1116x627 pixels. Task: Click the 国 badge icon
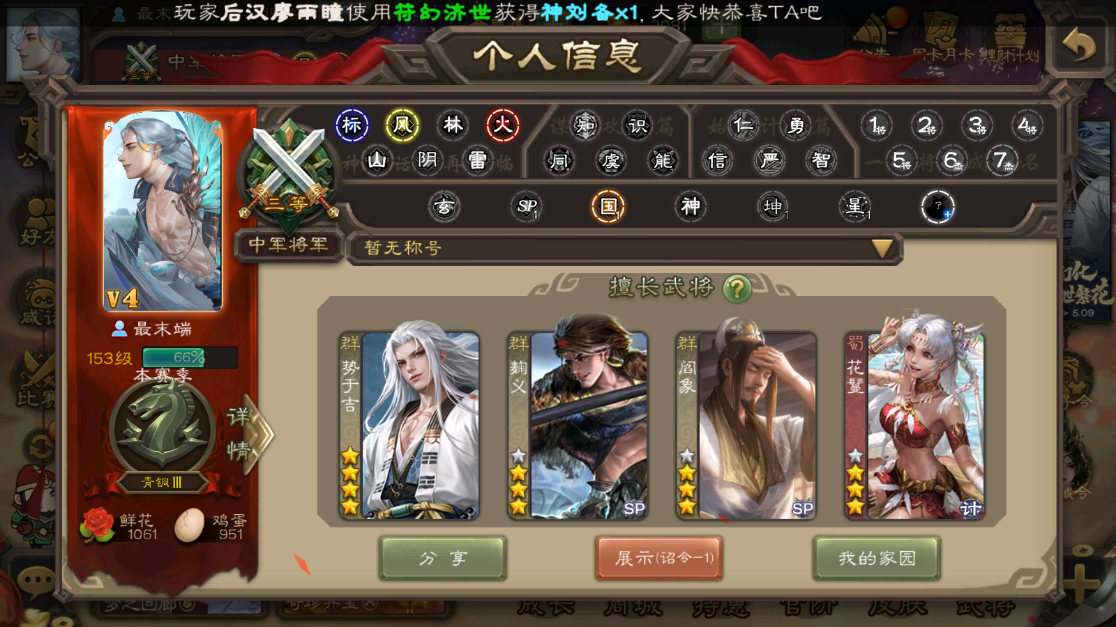[607, 207]
